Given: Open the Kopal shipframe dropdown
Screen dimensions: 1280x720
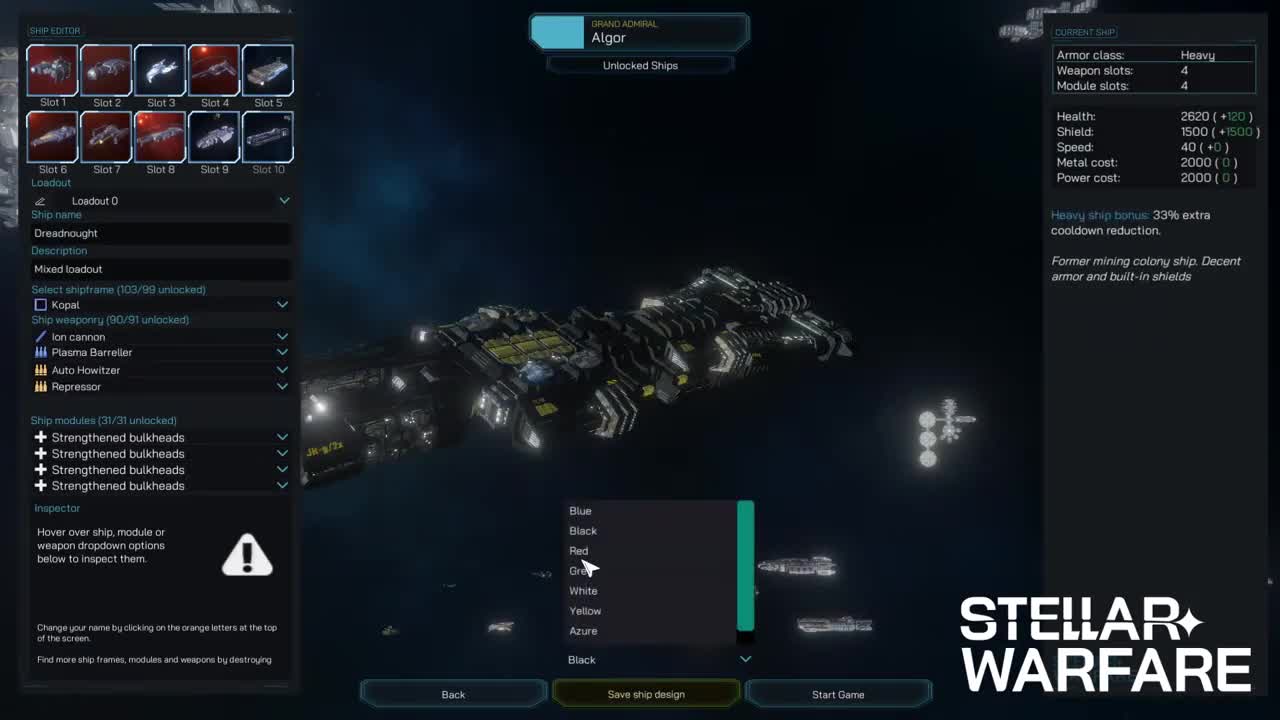Looking at the screenshot, I should coord(283,304).
